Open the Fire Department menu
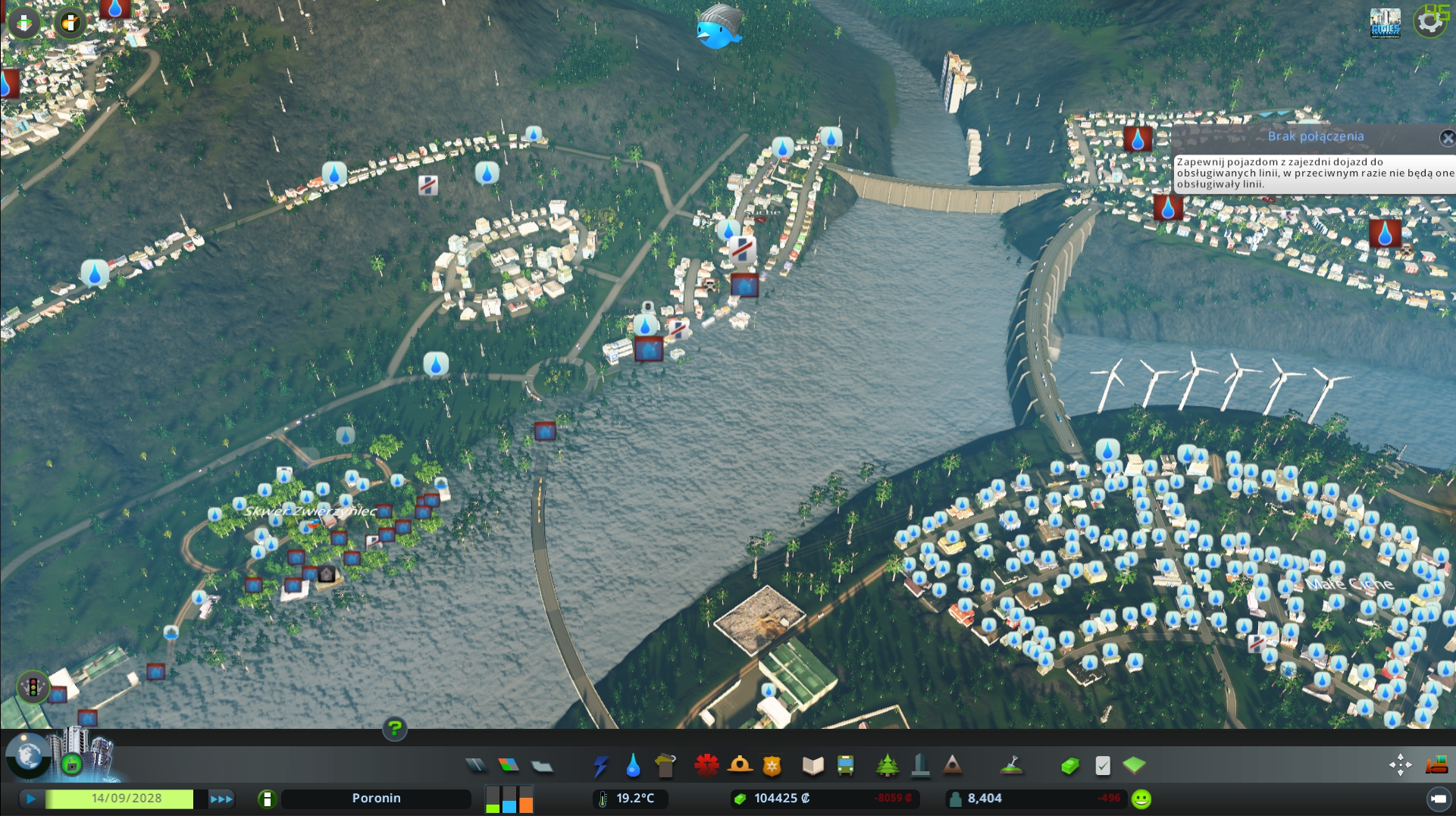The height and width of the screenshot is (819, 1456). point(740,766)
